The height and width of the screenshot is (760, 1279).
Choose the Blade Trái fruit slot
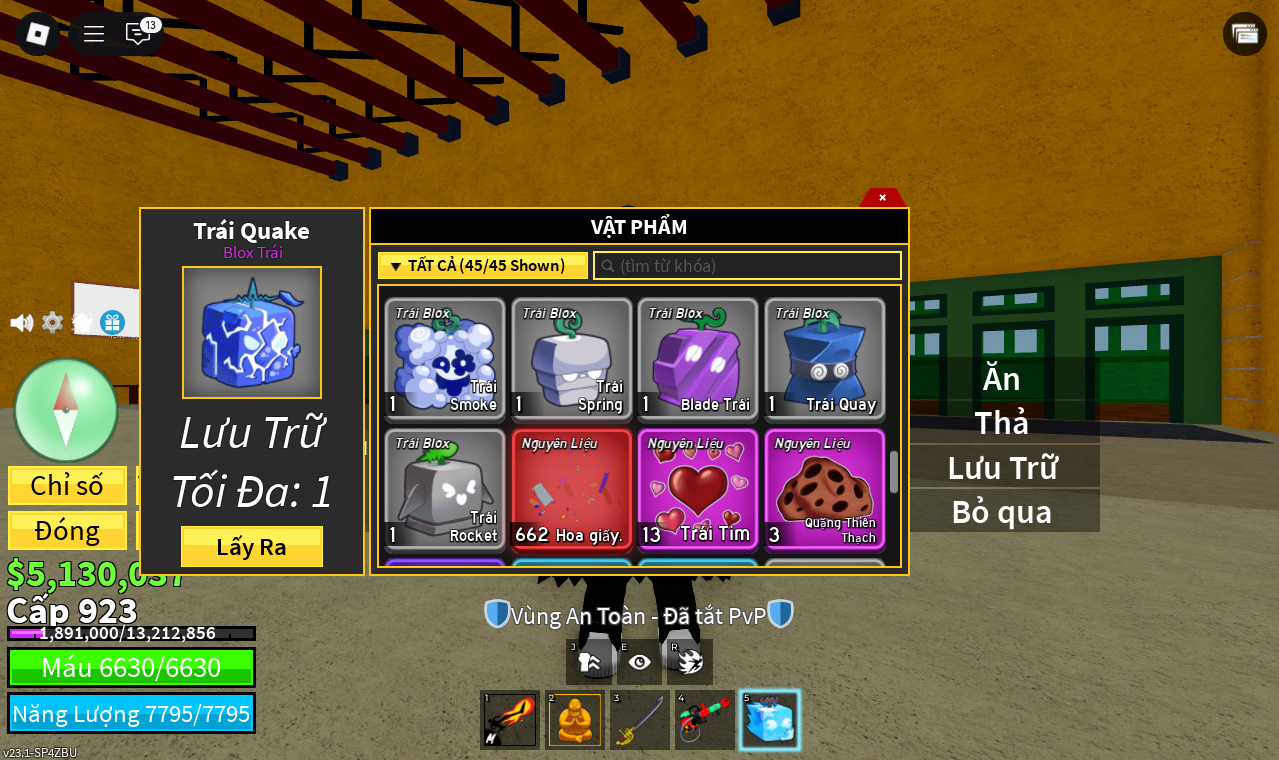[698, 359]
